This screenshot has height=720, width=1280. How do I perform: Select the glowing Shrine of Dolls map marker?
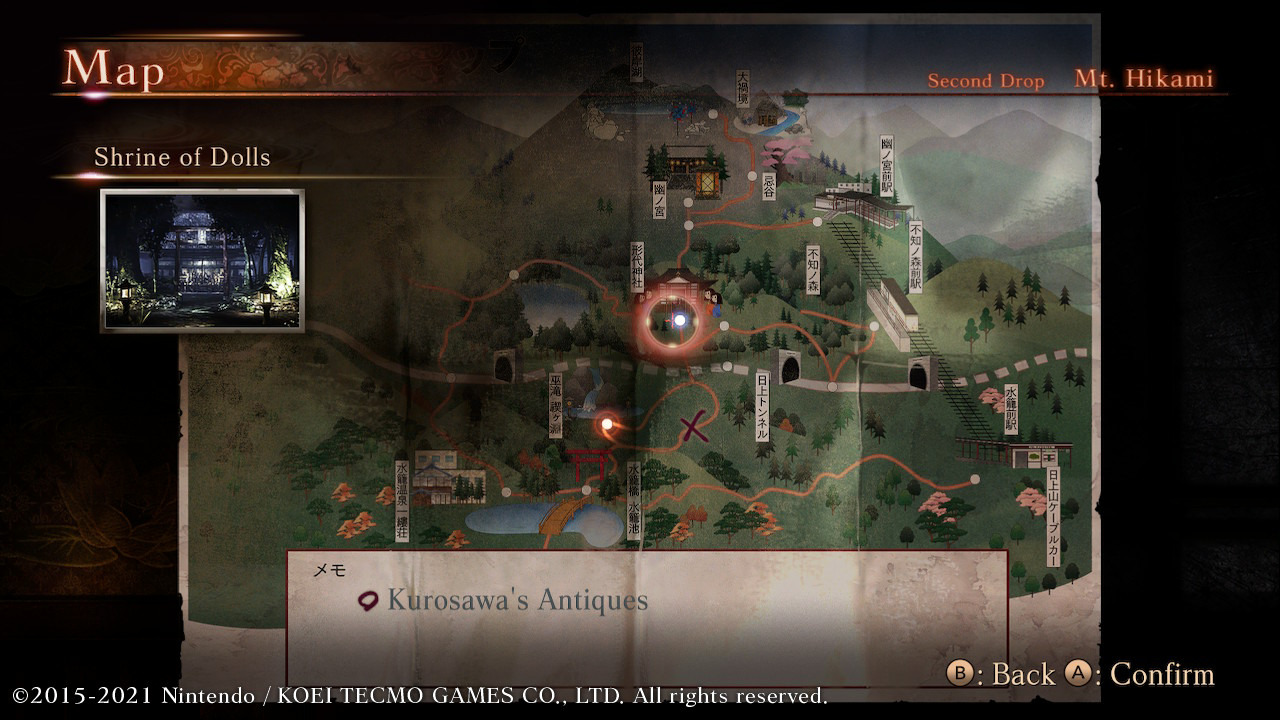pos(680,320)
